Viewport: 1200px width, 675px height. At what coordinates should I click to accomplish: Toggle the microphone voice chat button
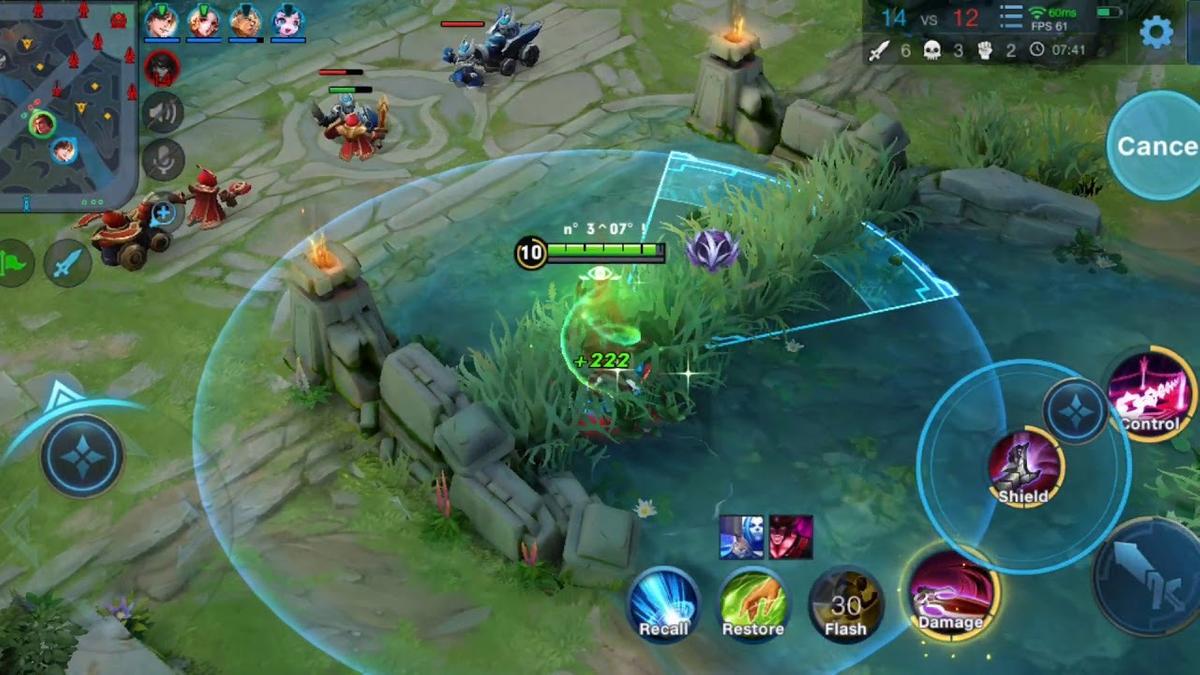162,159
